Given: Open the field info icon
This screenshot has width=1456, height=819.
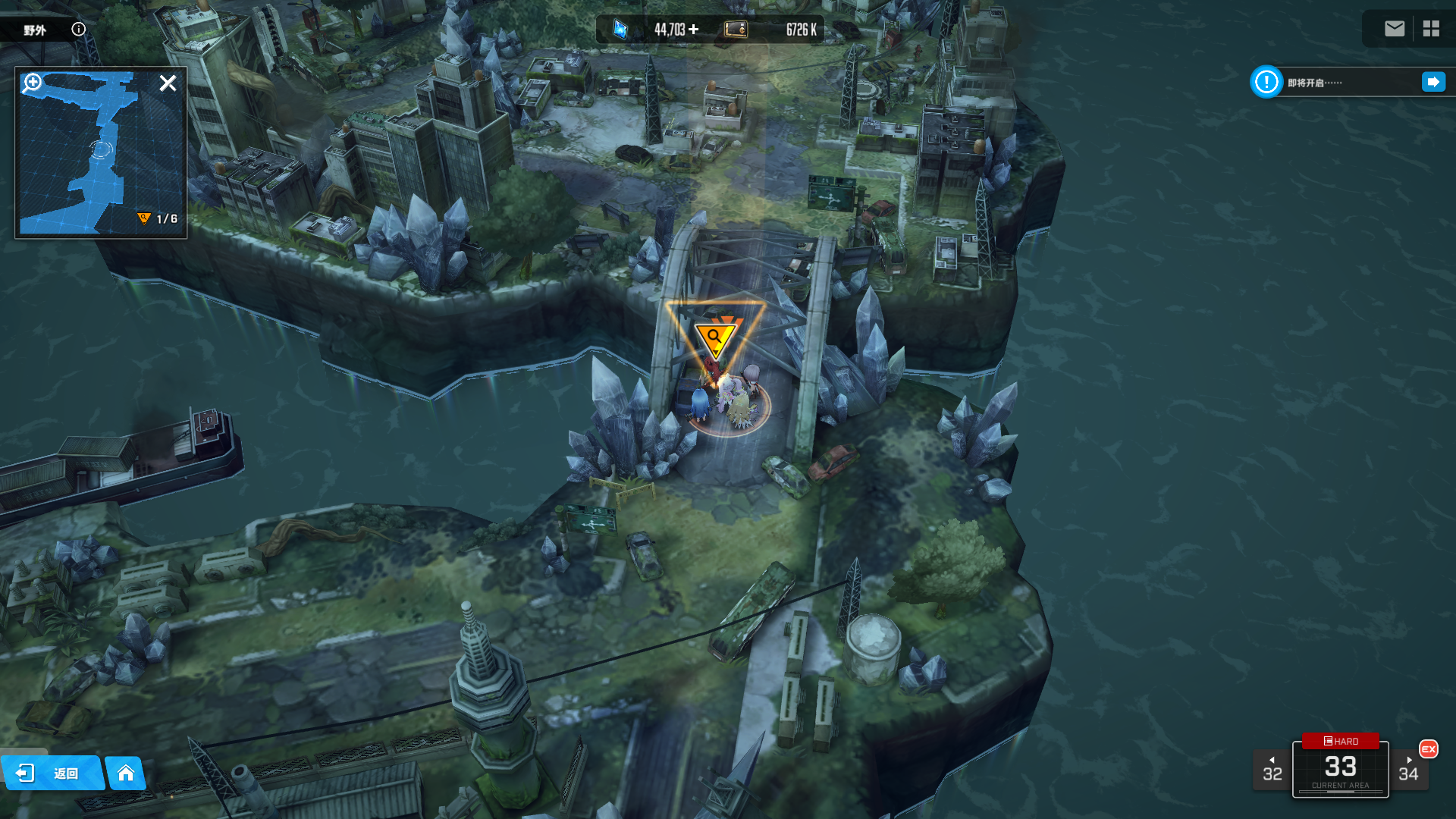Looking at the screenshot, I should [x=79, y=30].
